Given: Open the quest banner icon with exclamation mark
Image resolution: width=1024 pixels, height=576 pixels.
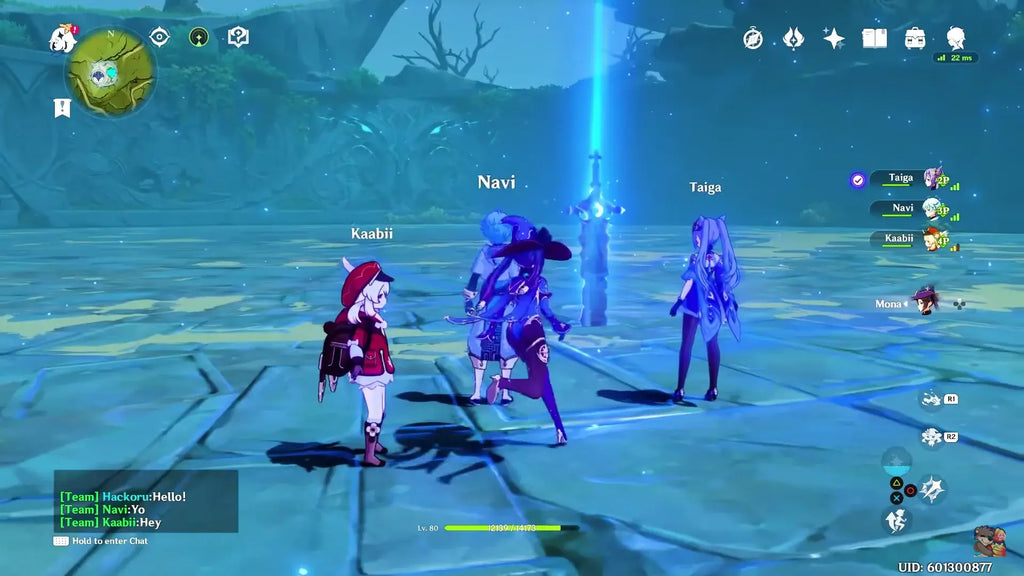Looking at the screenshot, I should click(63, 107).
